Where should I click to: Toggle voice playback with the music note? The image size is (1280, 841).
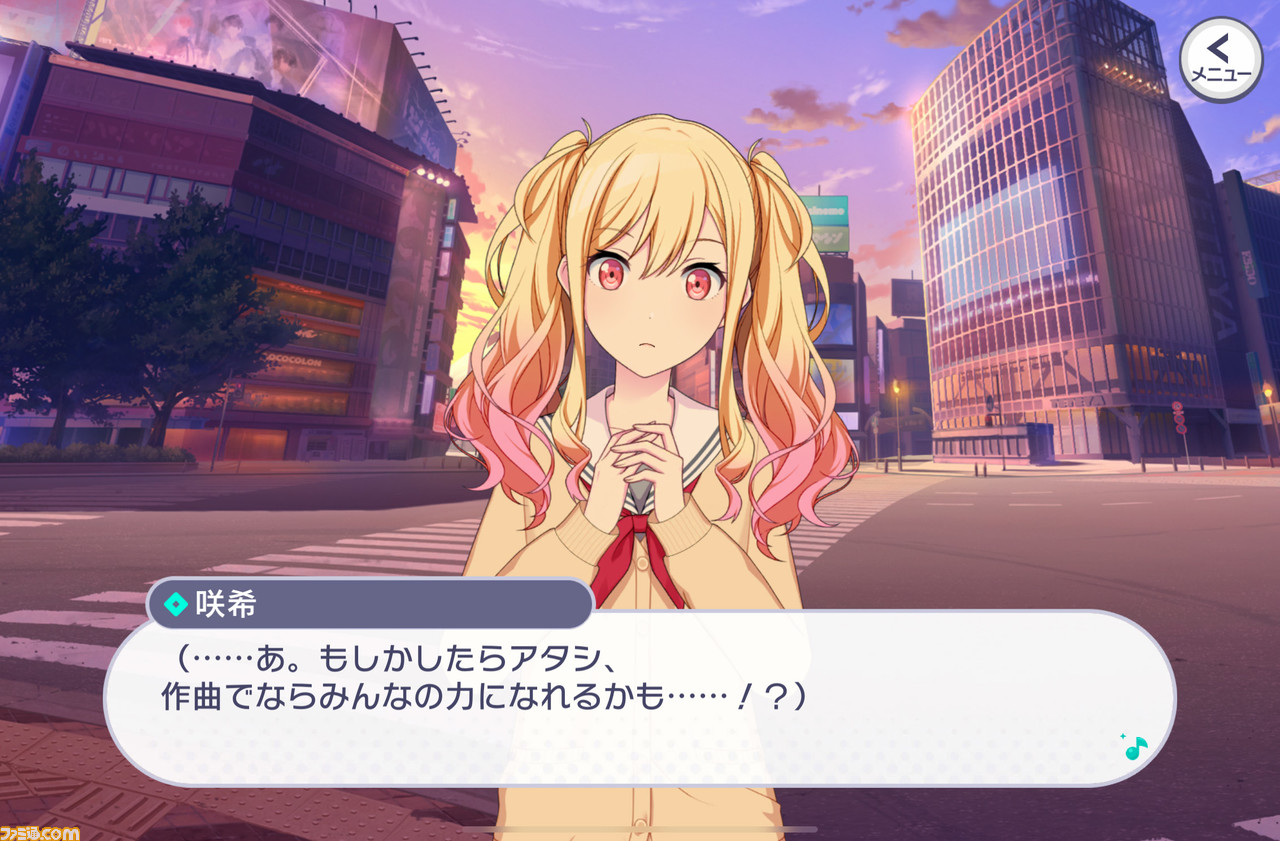(1134, 750)
